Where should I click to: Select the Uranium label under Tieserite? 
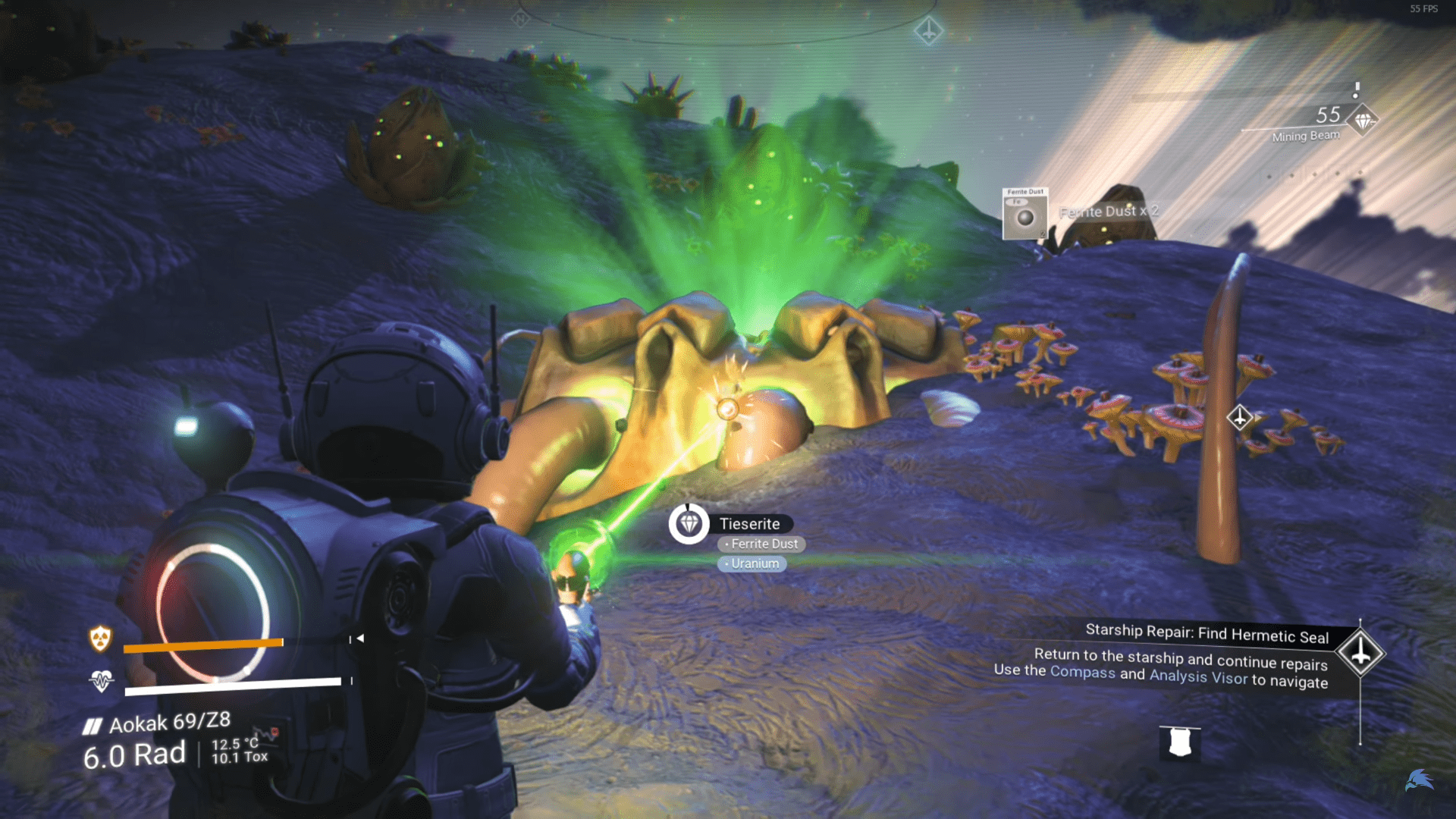pyautogui.click(x=754, y=563)
